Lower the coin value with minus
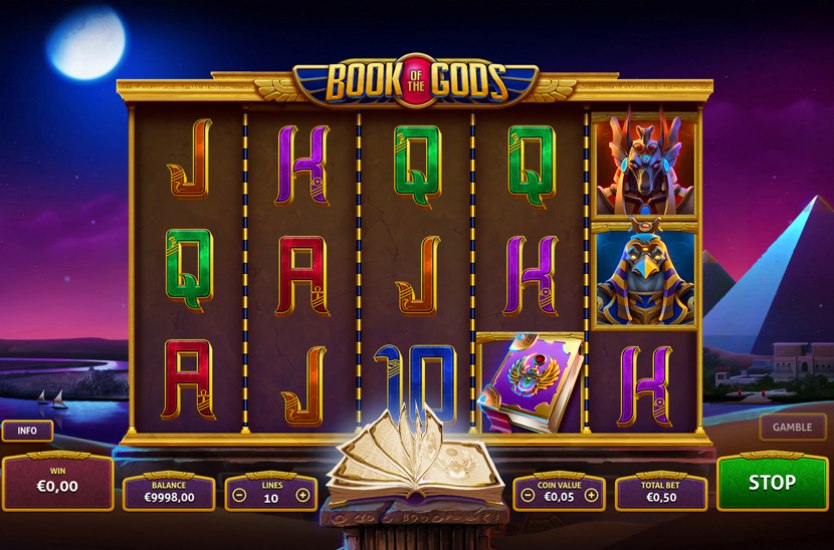 click(527, 495)
